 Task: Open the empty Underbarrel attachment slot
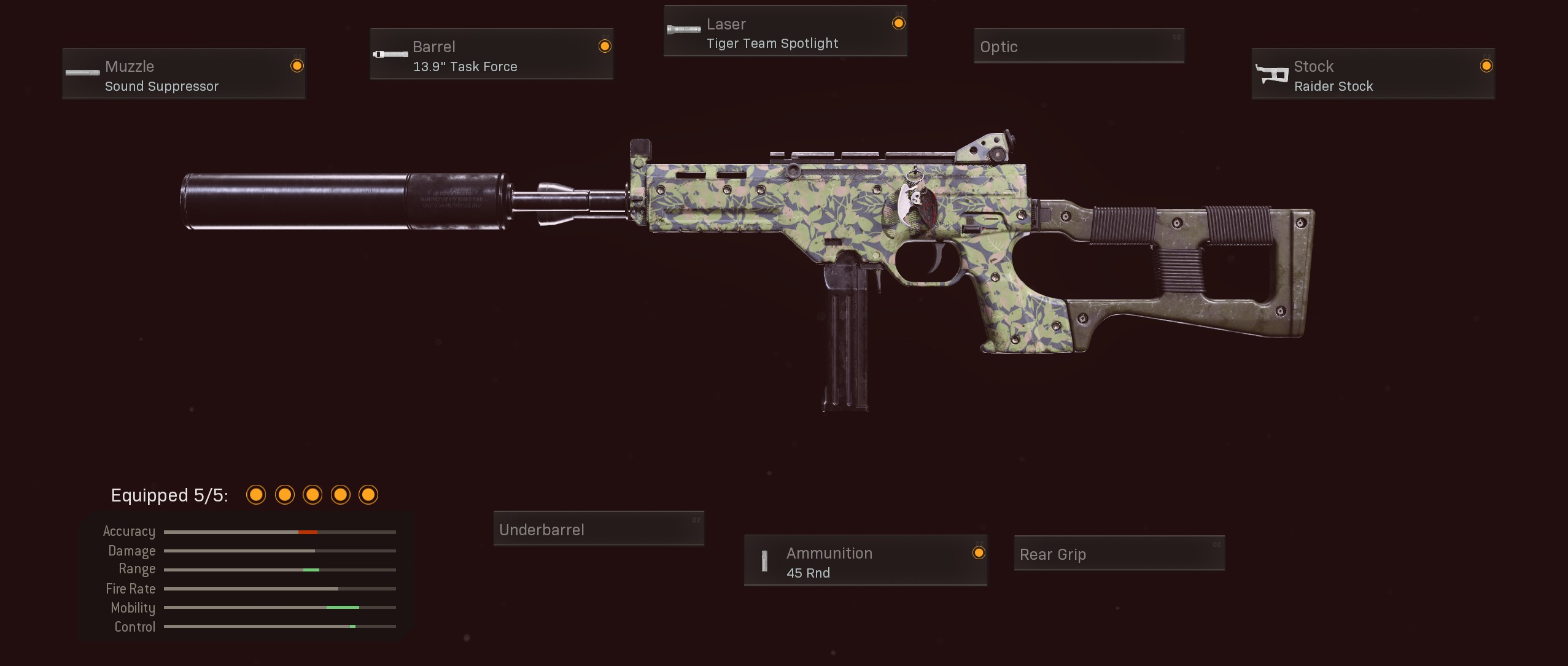tap(599, 529)
